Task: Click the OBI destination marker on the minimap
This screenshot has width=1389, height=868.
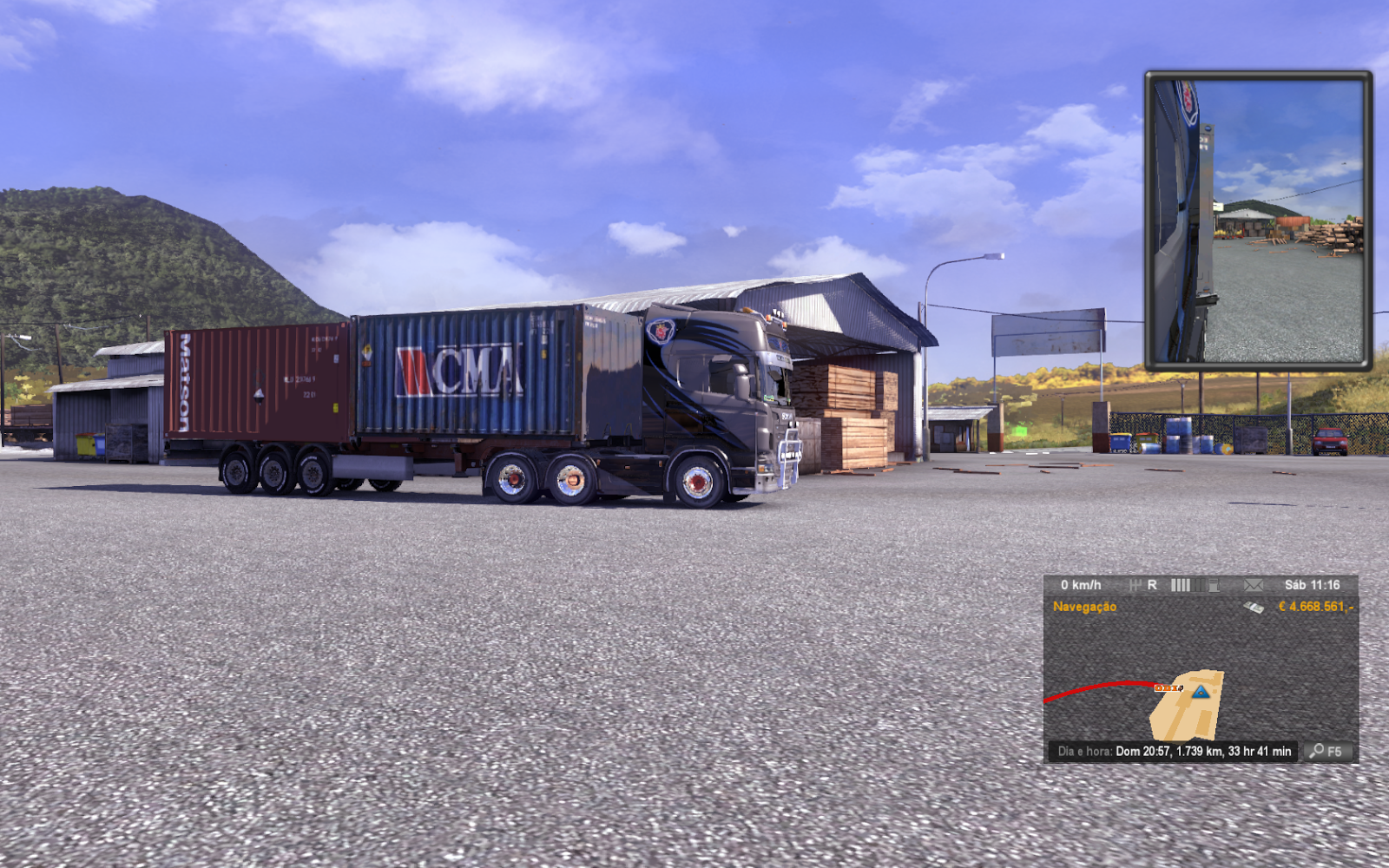Action: [x=1167, y=688]
